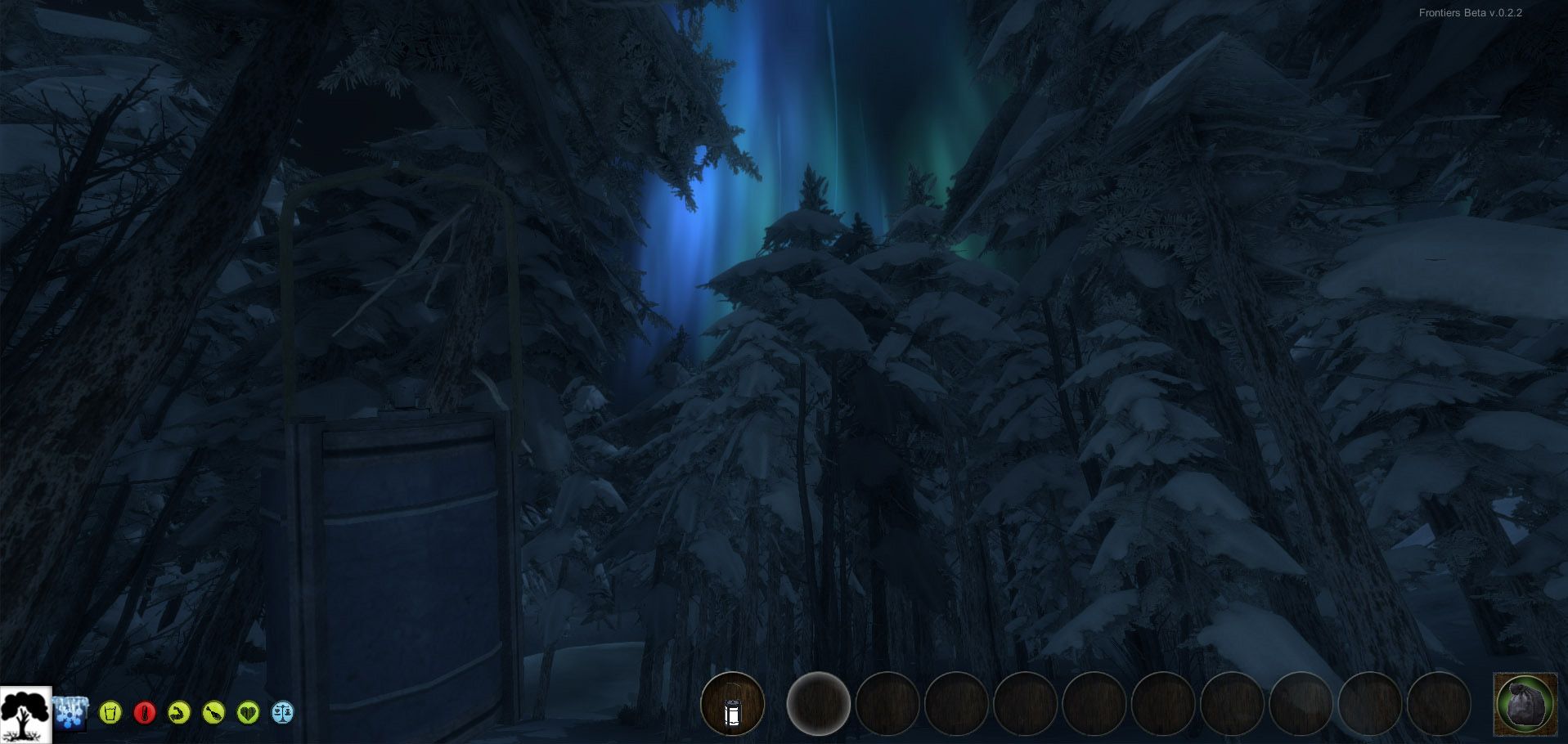Open the sack inventory icon
The height and width of the screenshot is (744, 1568).
1525,703
